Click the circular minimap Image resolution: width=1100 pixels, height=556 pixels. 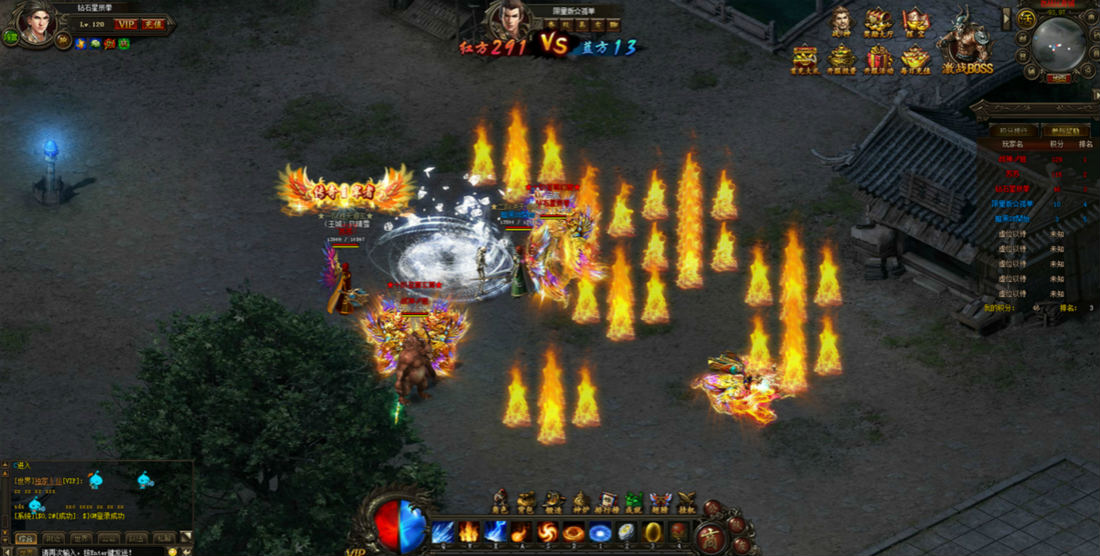(x=1058, y=42)
